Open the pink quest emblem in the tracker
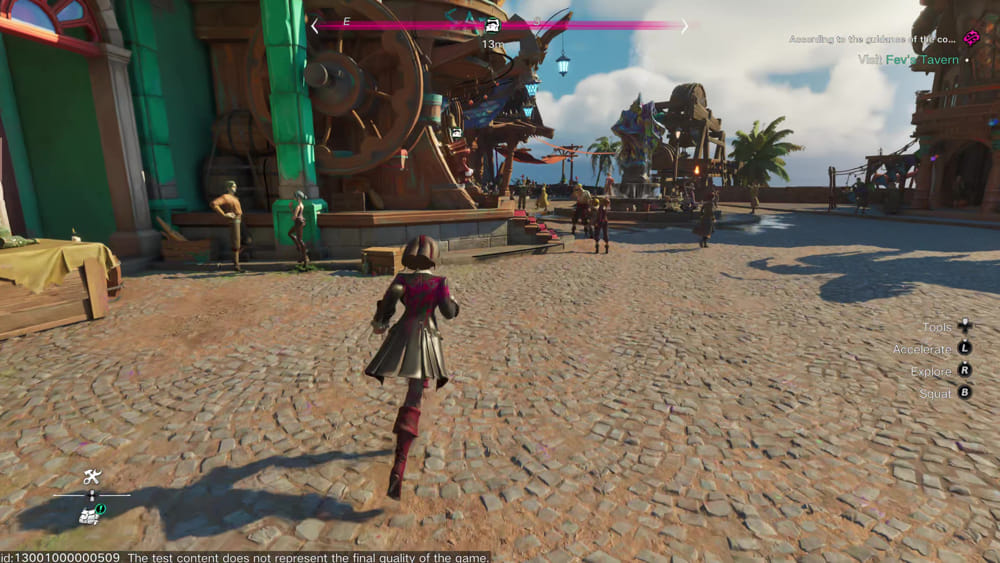This screenshot has height=563, width=1000. point(971,38)
